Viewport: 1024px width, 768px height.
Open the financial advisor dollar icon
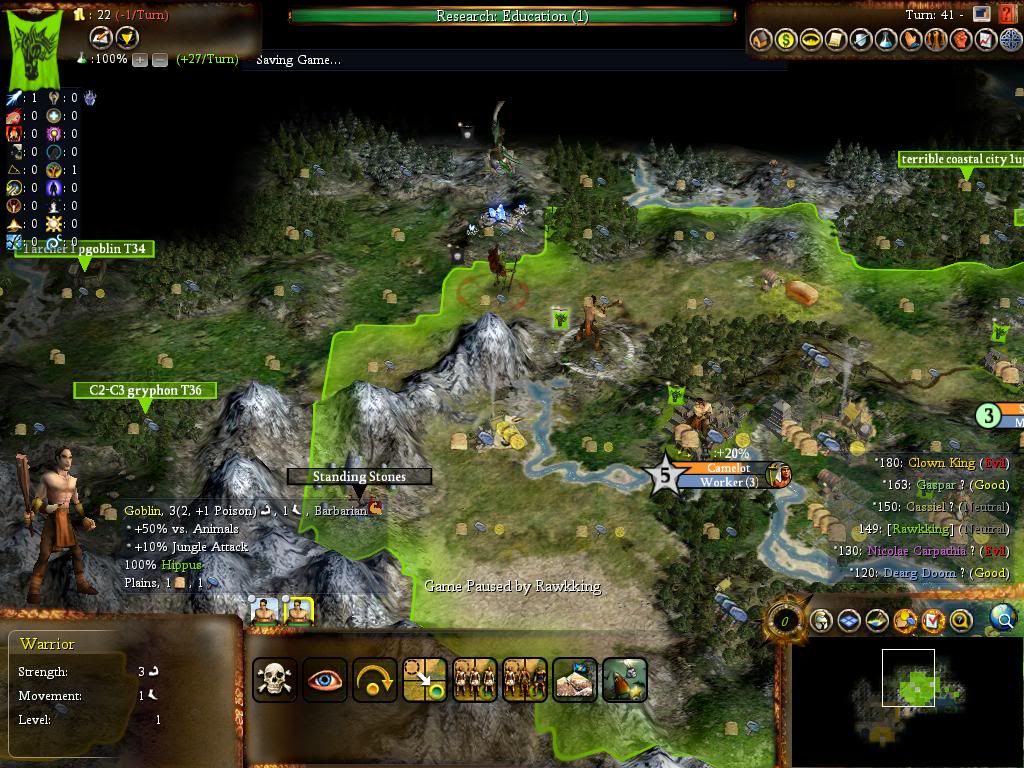click(x=786, y=40)
